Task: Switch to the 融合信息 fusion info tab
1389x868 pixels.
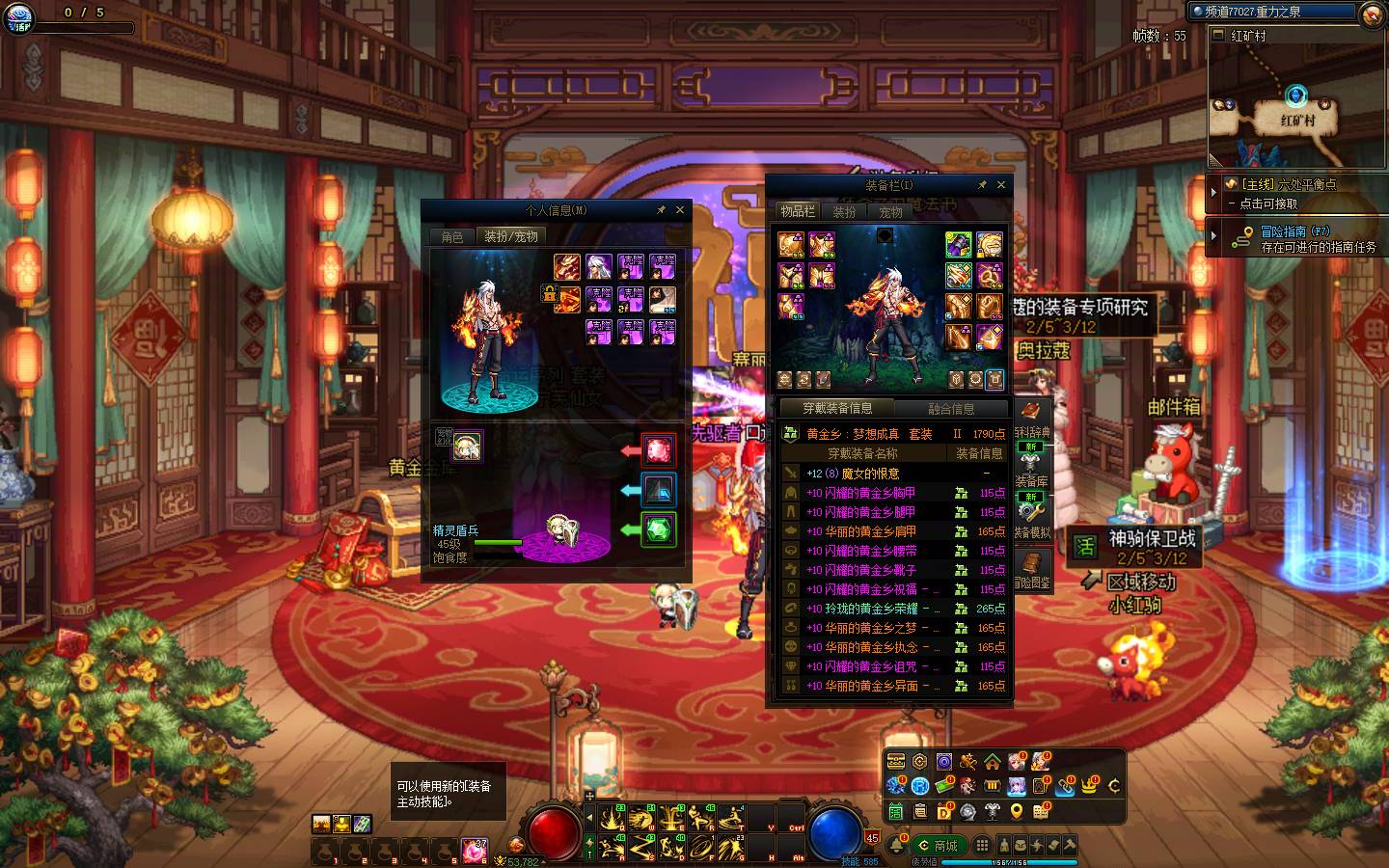Action: (x=950, y=408)
